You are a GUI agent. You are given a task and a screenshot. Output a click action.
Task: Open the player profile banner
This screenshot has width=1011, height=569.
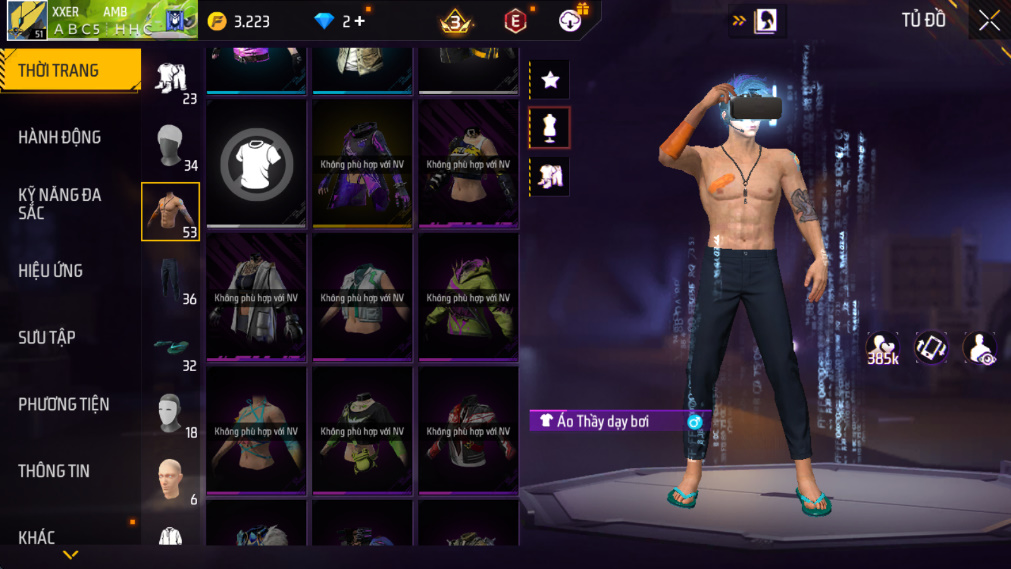click(100, 20)
